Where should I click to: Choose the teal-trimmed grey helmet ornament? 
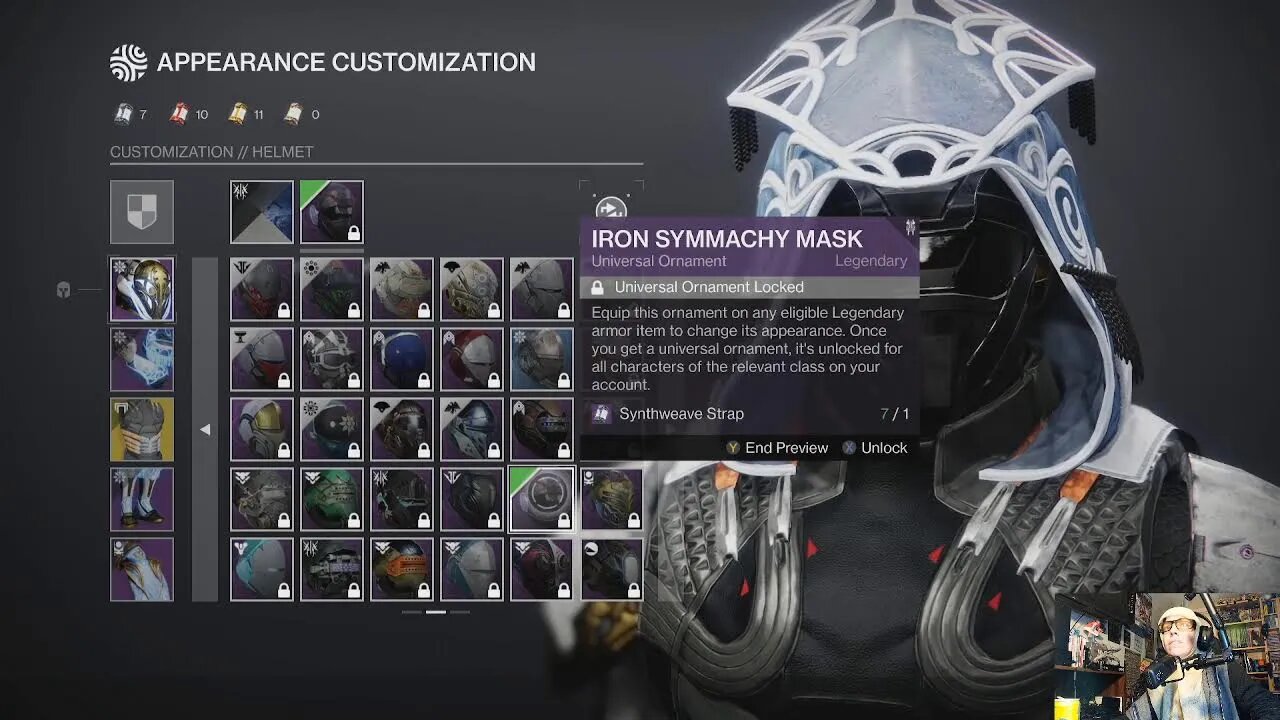pos(262,570)
